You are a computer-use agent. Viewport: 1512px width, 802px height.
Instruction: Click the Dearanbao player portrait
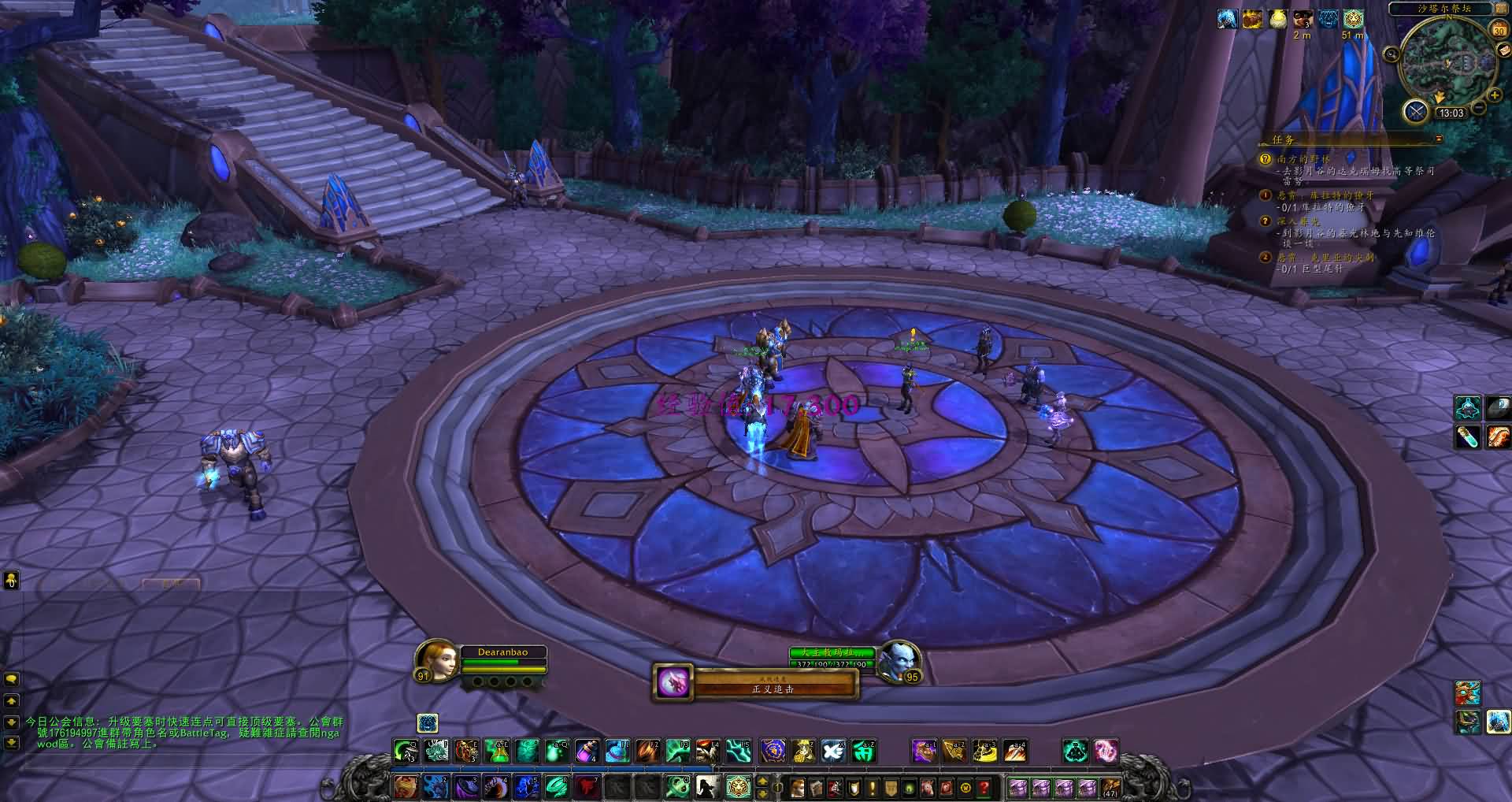pos(438,660)
